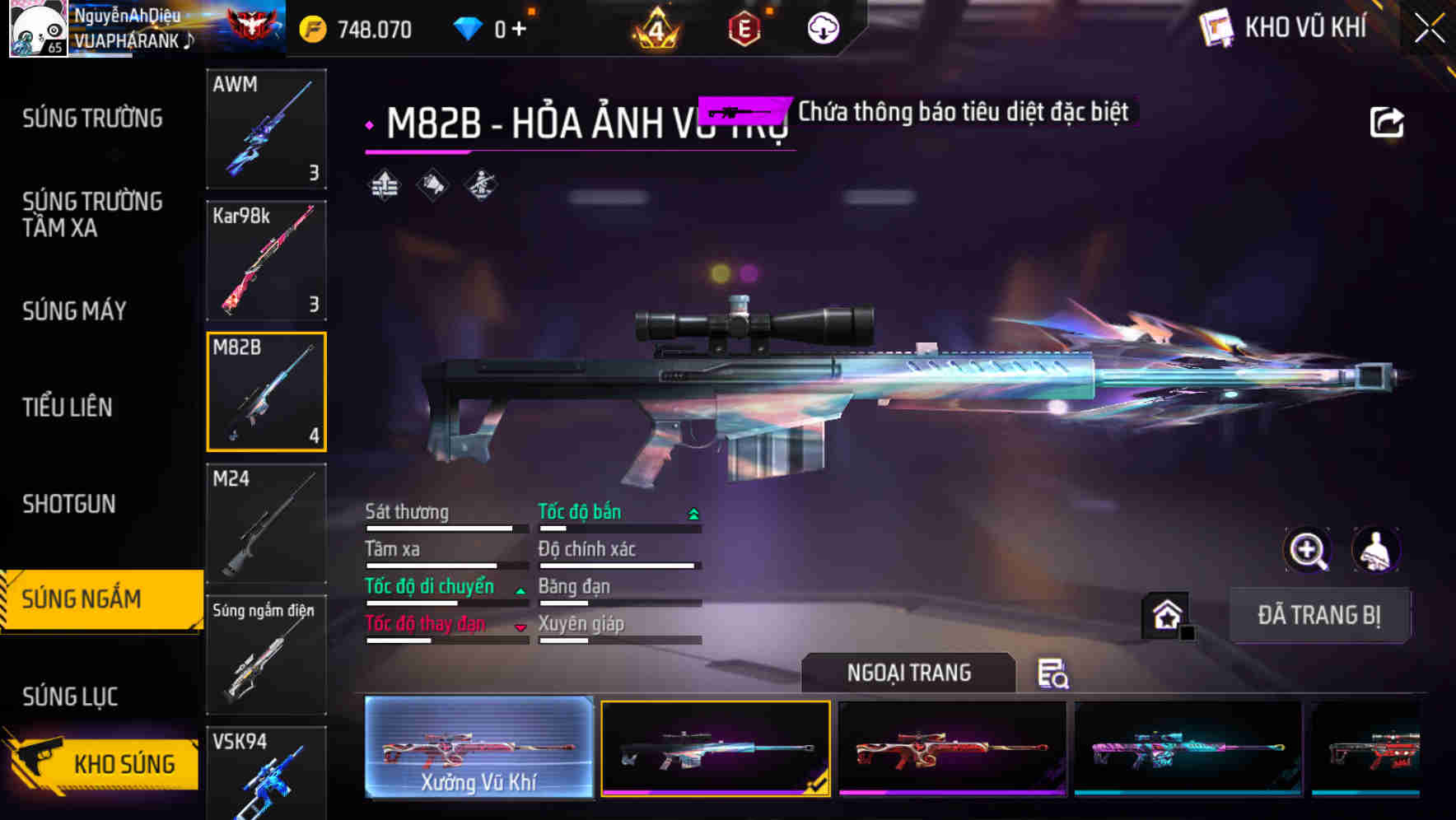This screenshot has width=1456, height=820.
Task: Open the share icon at top right
Action: click(1387, 121)
